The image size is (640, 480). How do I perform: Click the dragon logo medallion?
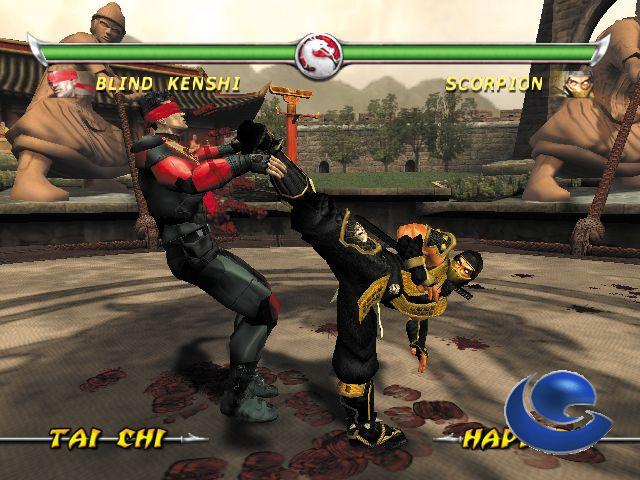pos(320,53)
